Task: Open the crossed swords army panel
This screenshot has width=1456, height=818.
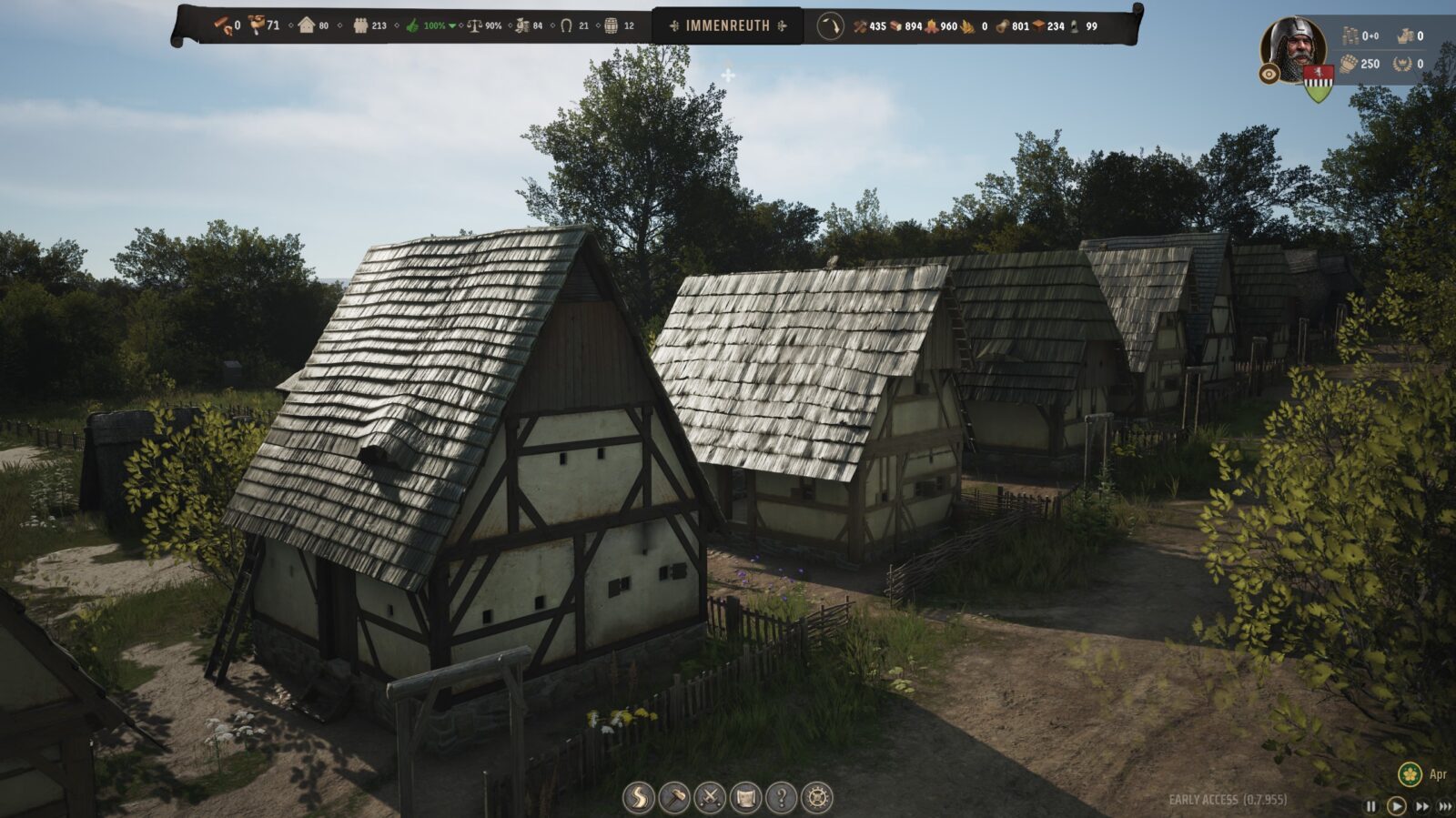Action: pos(710,798)
